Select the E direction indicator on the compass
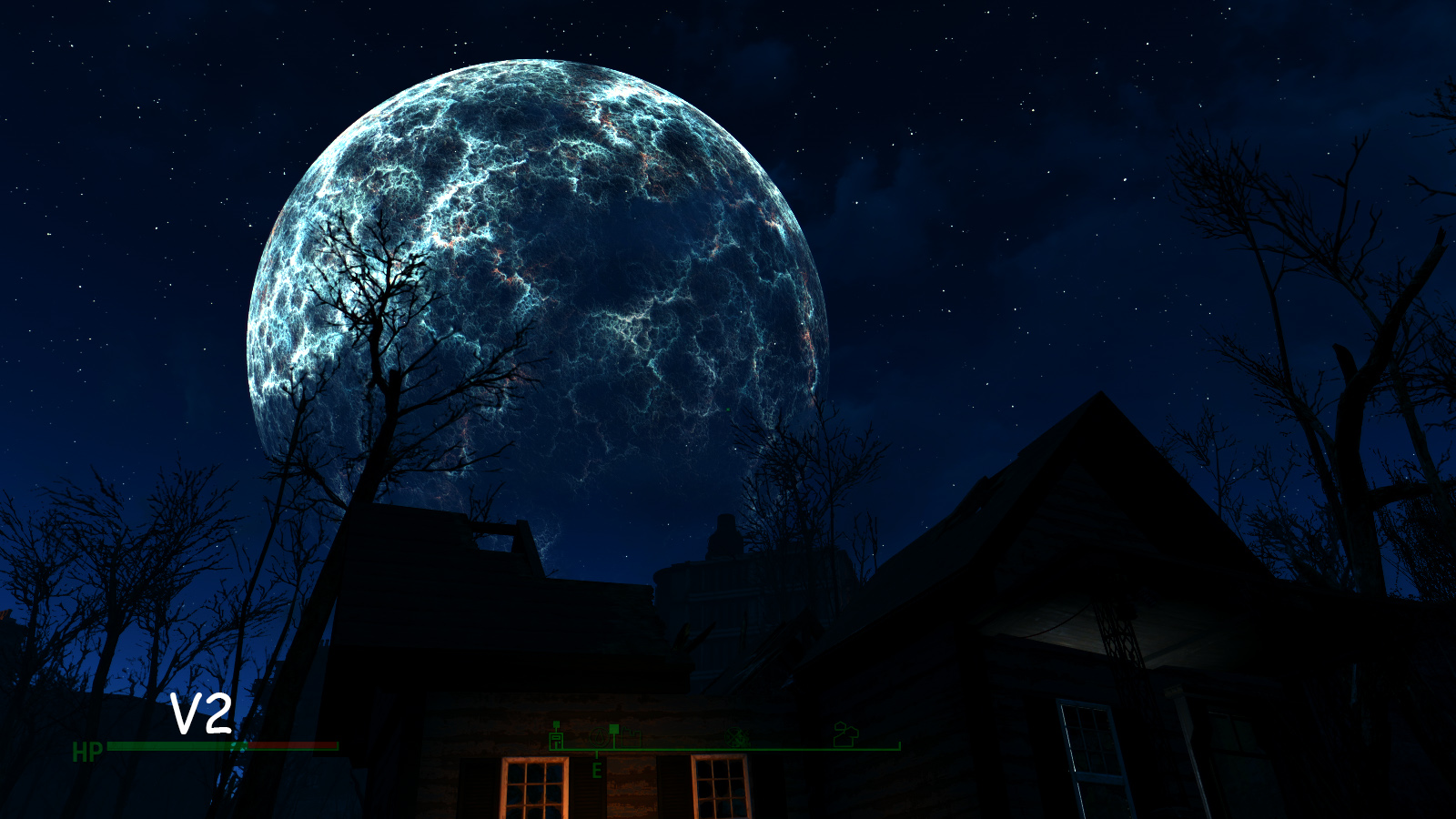Image resolution: width=1456 pixels, height=819 pixels. (x=597, y=770)
